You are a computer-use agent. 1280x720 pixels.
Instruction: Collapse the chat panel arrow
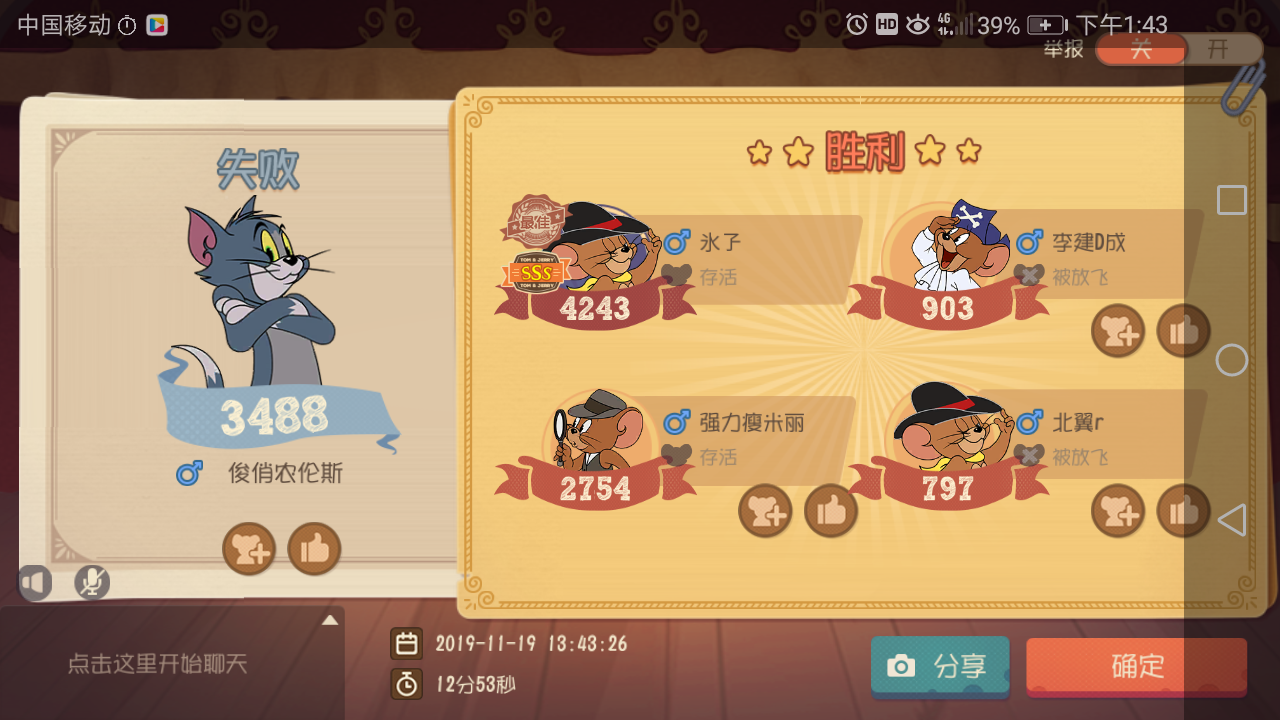tap(330, 619)
